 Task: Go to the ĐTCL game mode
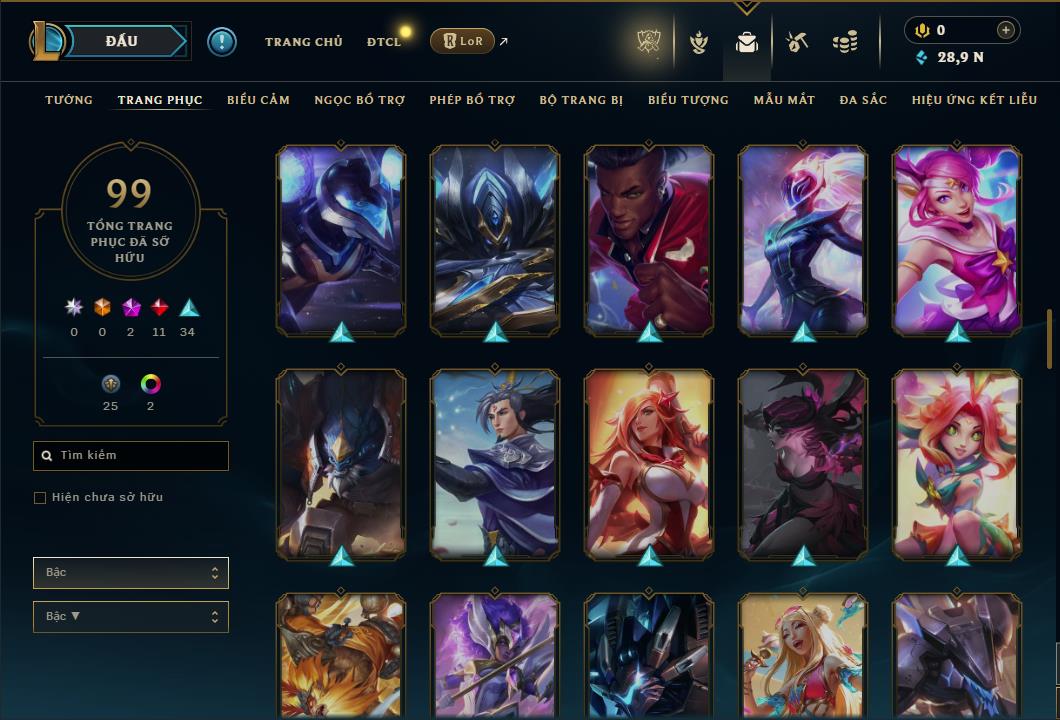coord(383,42)
